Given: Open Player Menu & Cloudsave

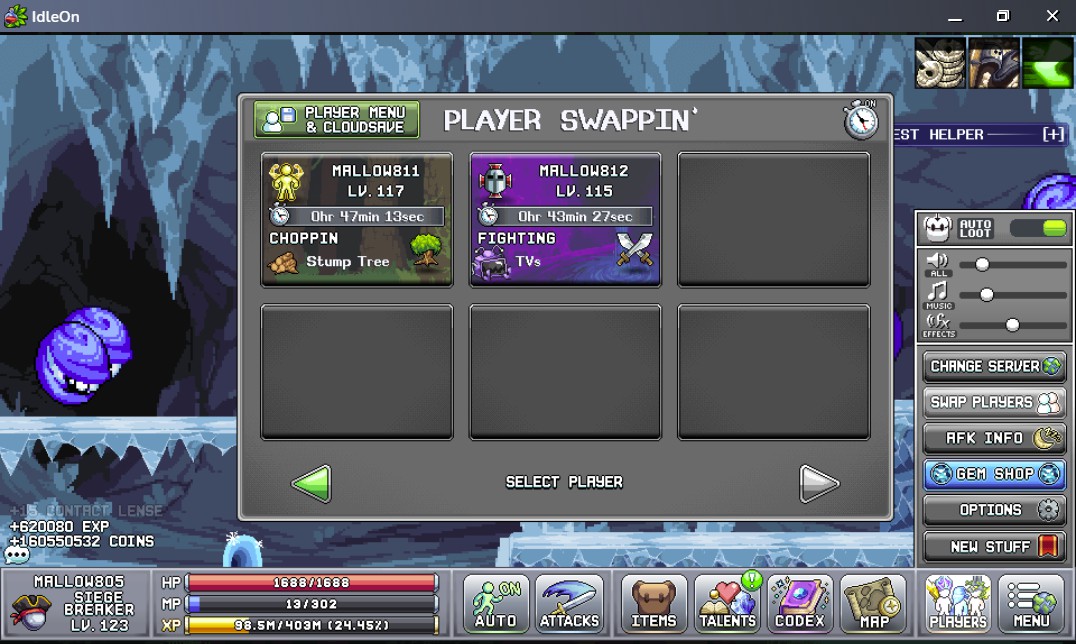Looking at the screenshot, I should 336,120.
